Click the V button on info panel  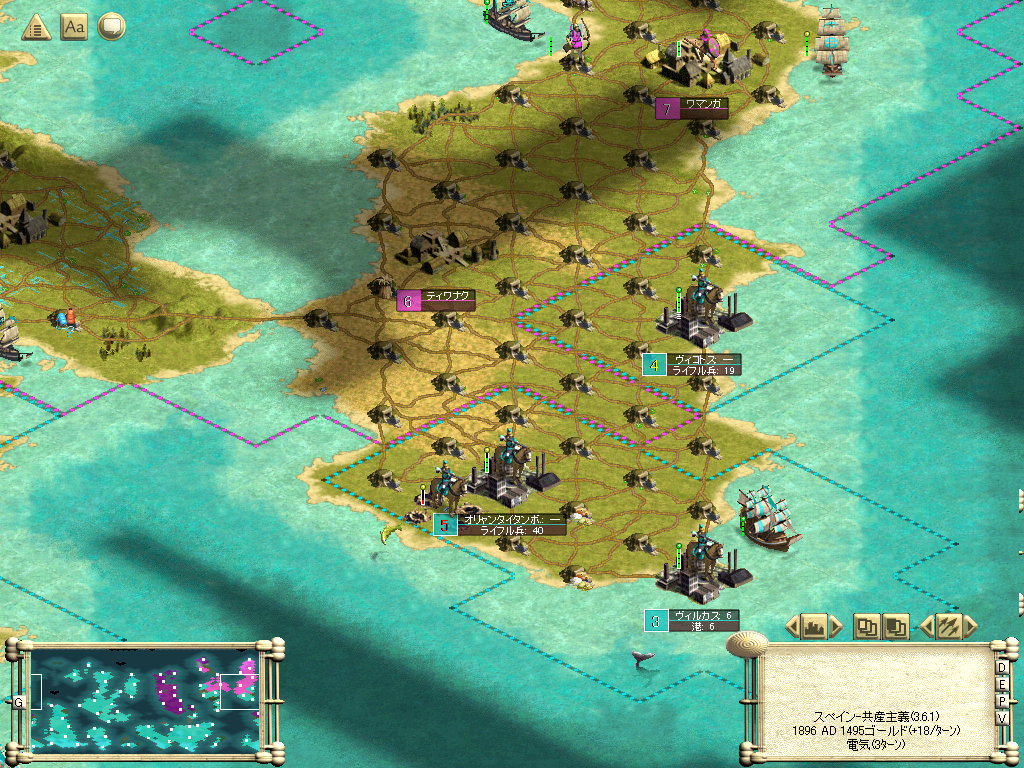[x=1002, y=718]
